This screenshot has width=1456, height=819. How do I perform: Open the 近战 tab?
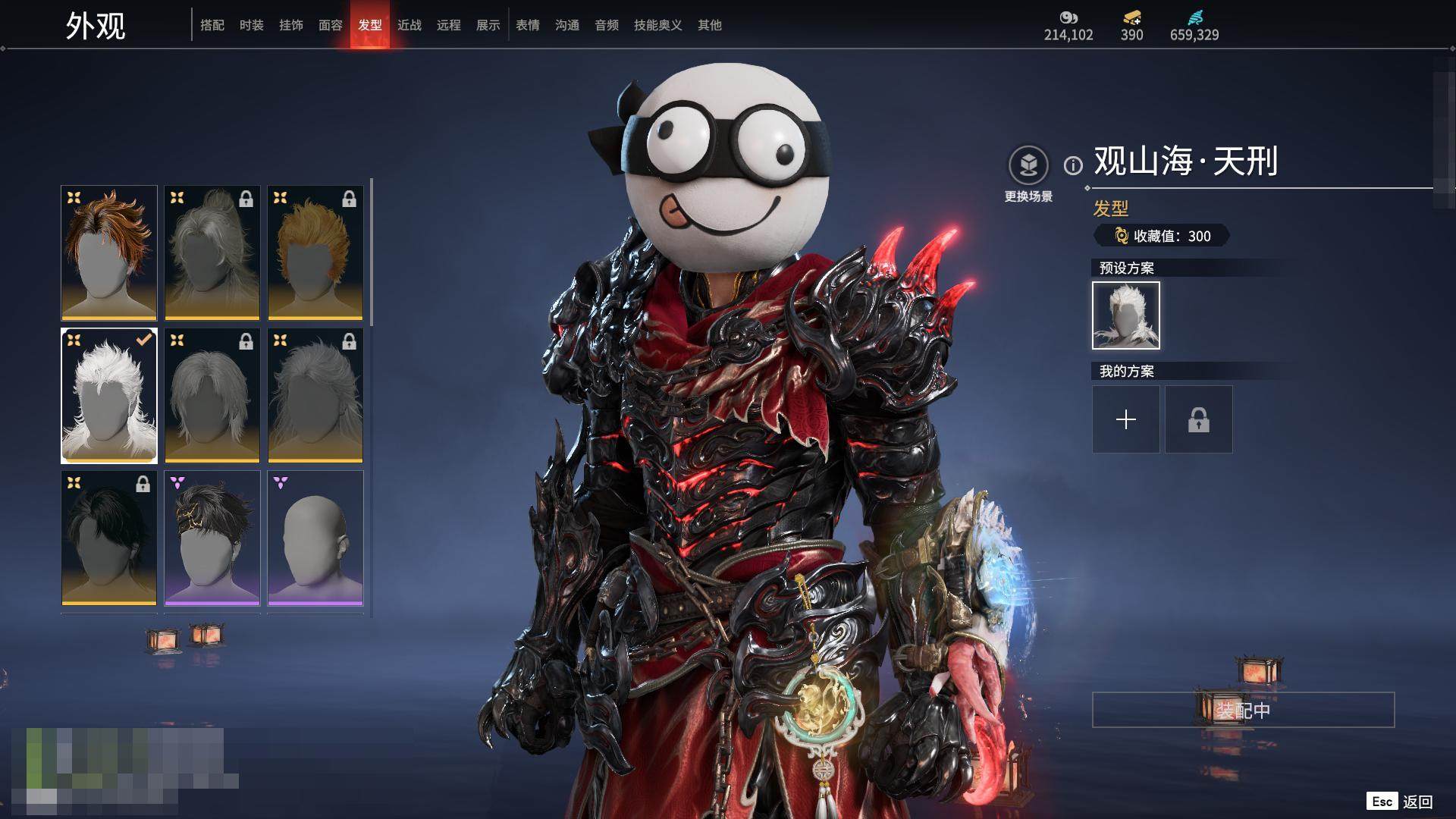click(x=409, y=25)
